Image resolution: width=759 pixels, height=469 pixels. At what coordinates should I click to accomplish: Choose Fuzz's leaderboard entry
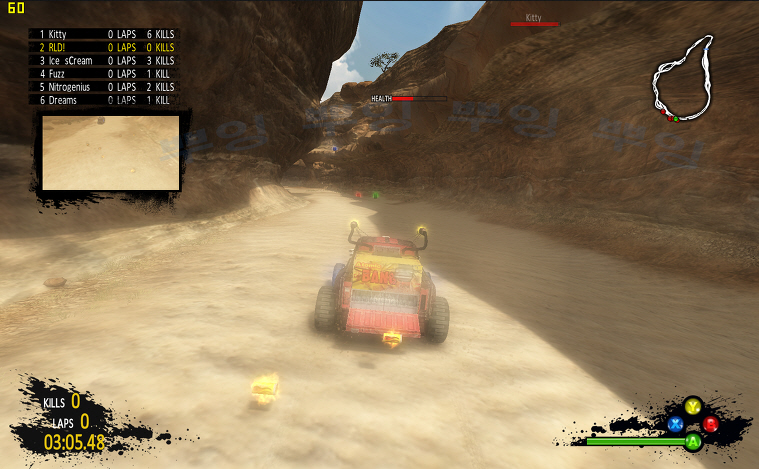point(105,73)
